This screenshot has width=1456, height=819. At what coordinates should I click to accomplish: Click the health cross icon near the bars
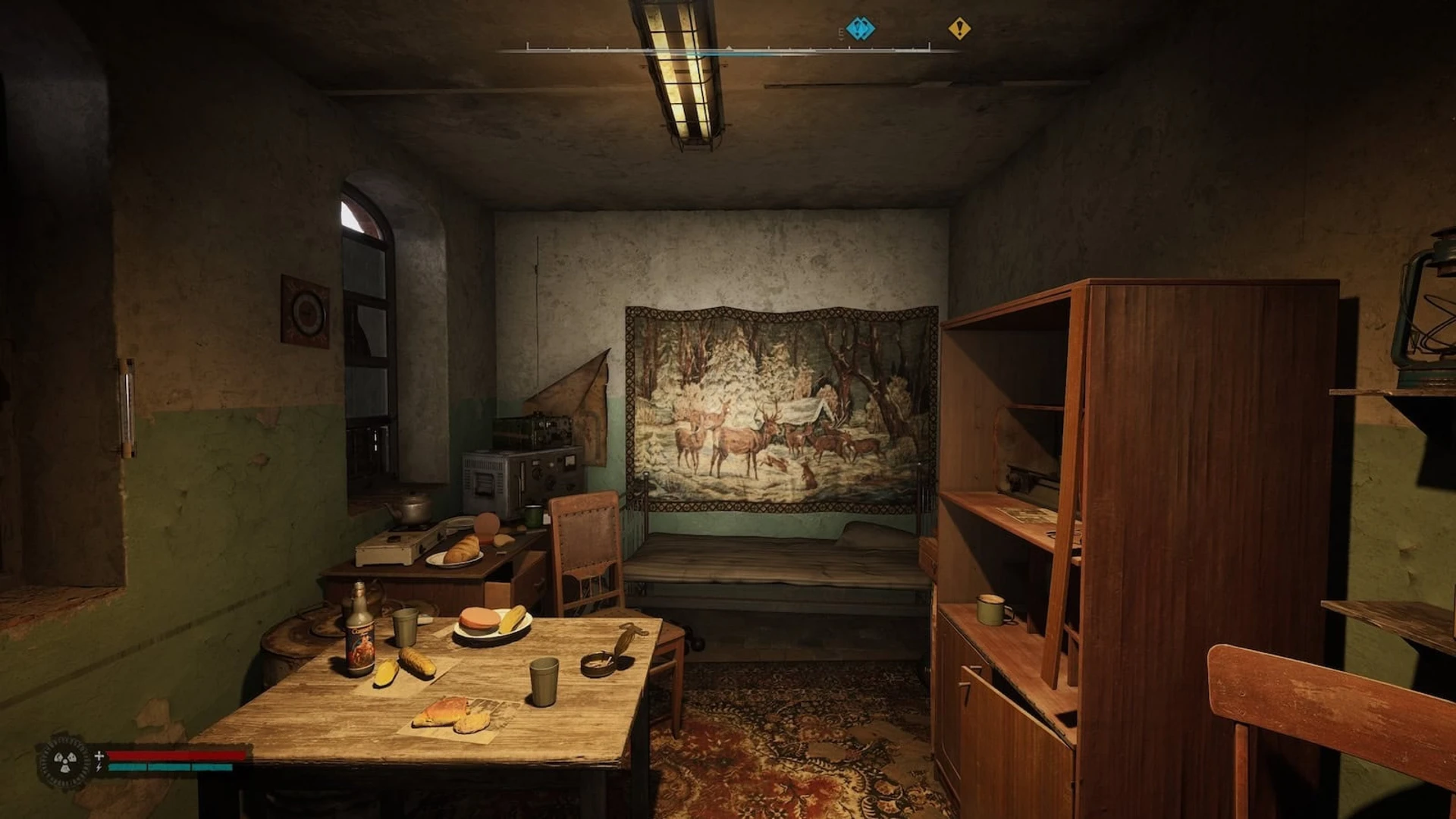pos(99,756)
